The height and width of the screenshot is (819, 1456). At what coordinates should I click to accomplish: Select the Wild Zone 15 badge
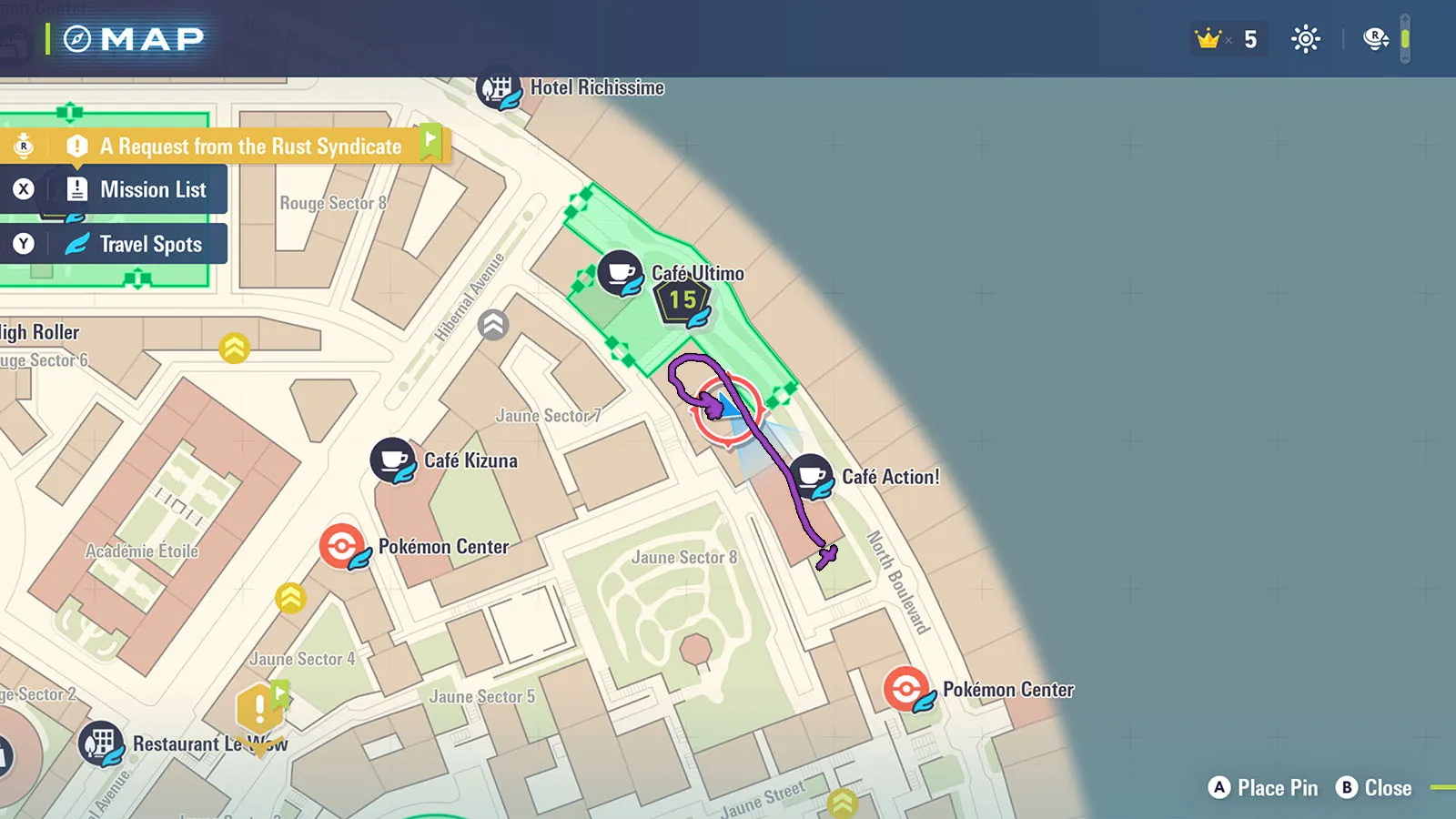[682, 301]
